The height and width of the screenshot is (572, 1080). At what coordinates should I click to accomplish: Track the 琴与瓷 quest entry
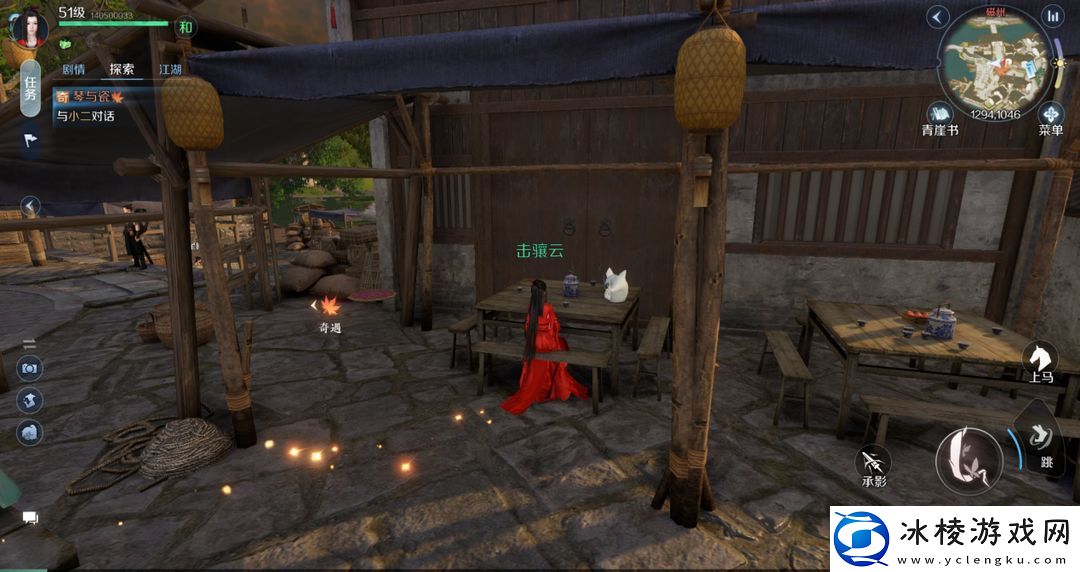point(90,97)
